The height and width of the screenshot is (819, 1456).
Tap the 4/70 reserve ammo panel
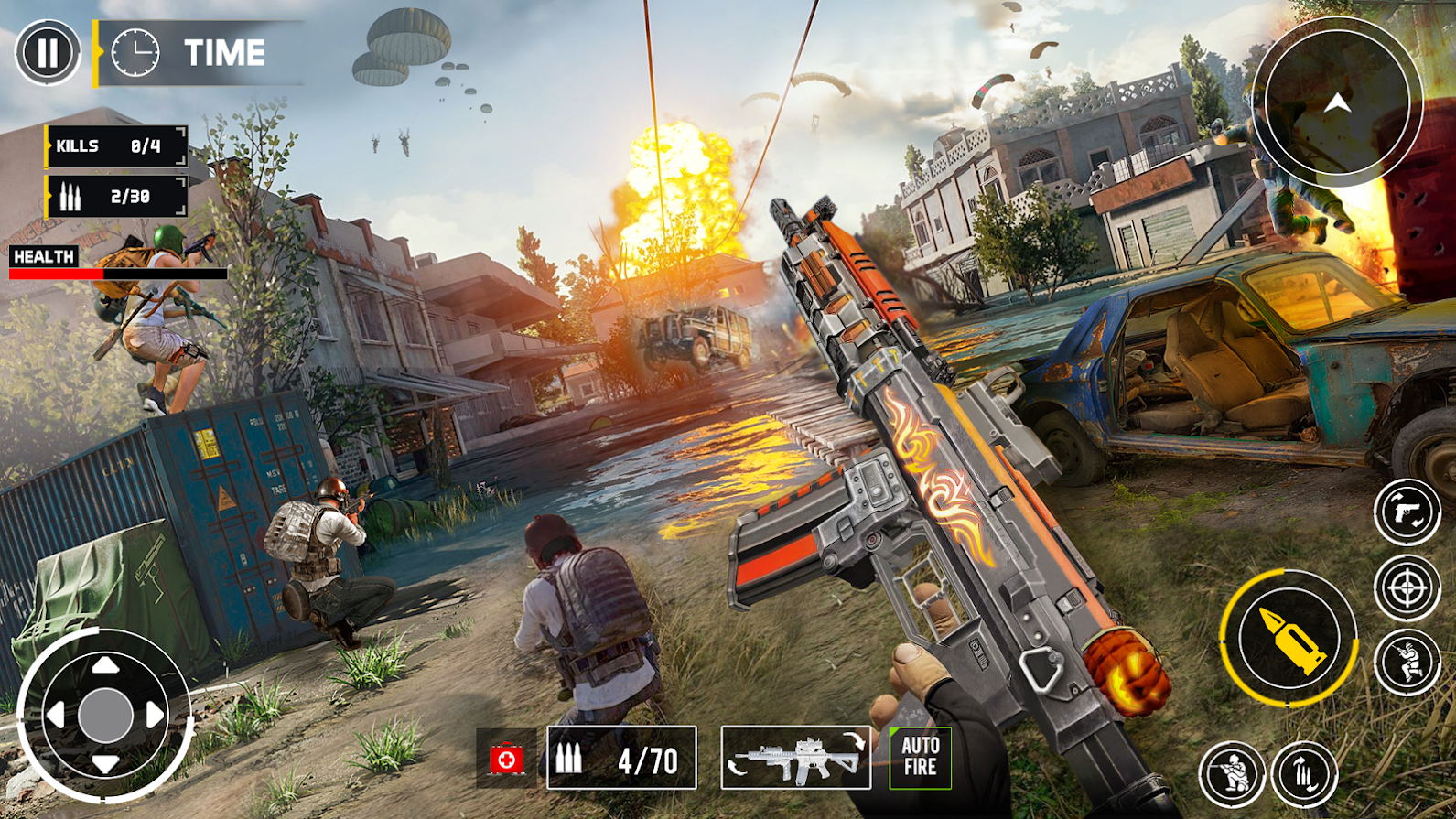(x=622, y=759)
